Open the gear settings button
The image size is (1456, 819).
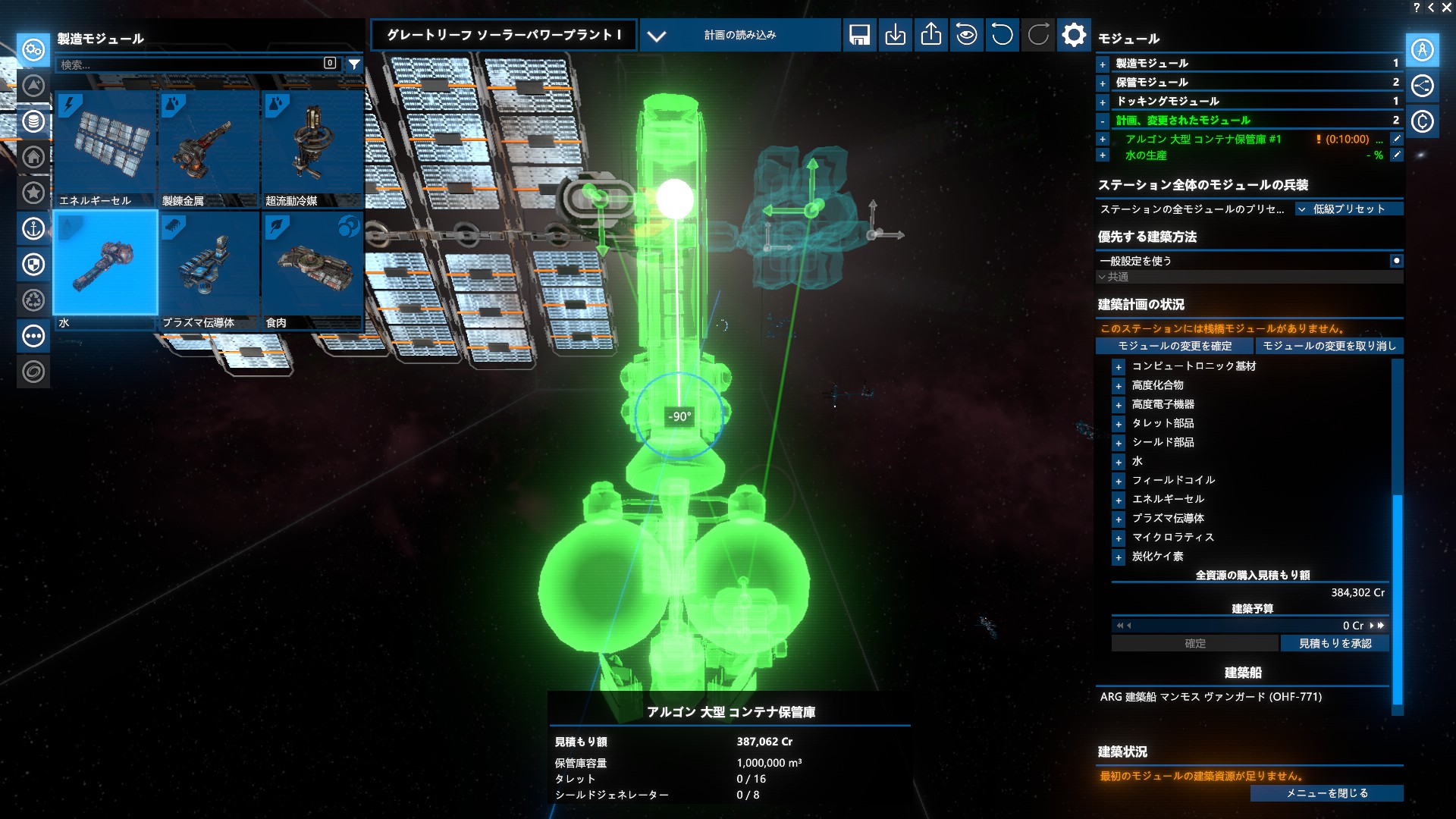[1073, 35]
